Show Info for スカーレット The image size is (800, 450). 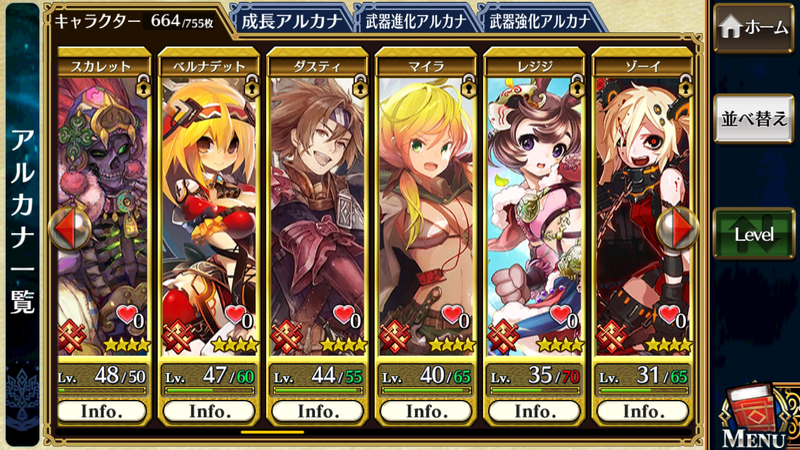(x=103, y=411)
